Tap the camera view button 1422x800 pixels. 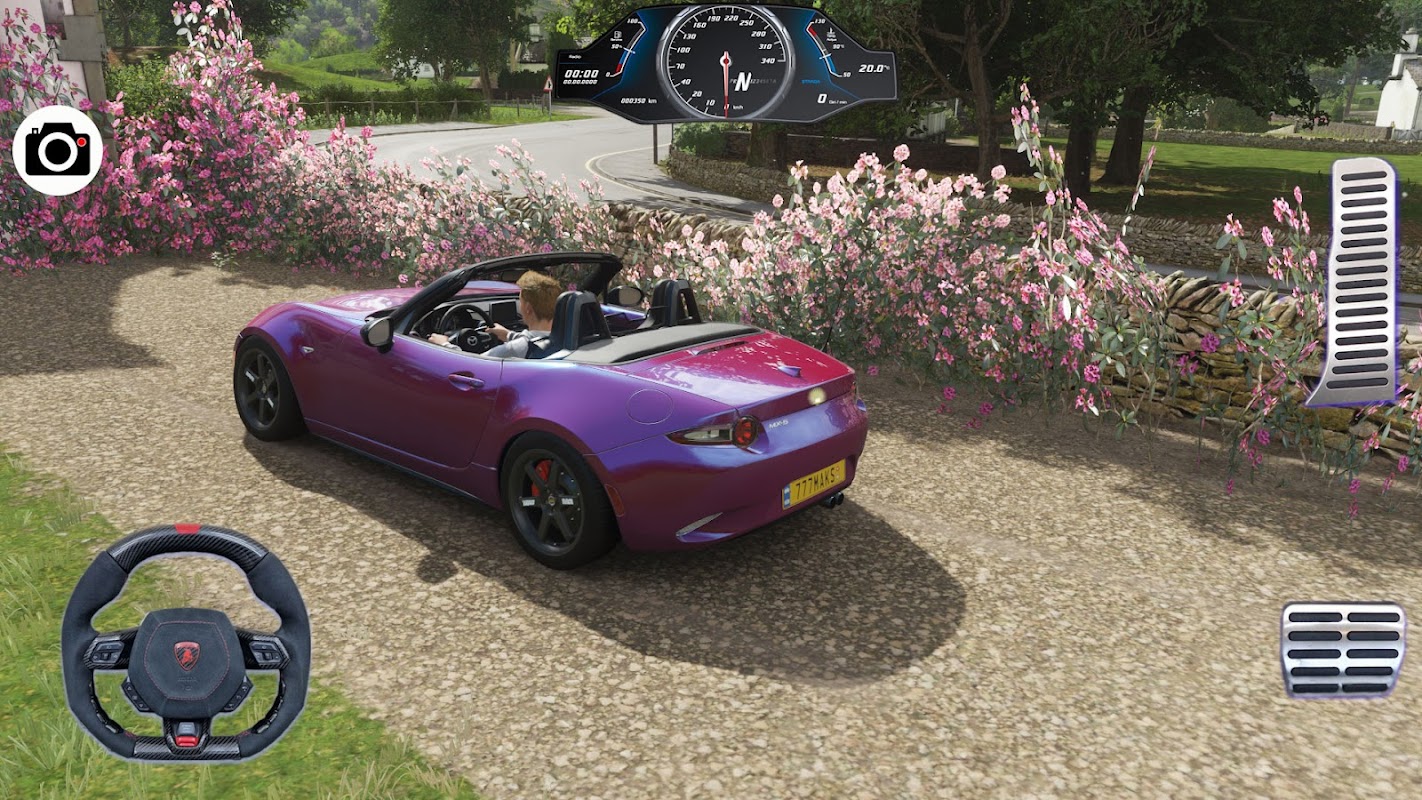coord(57,151)
